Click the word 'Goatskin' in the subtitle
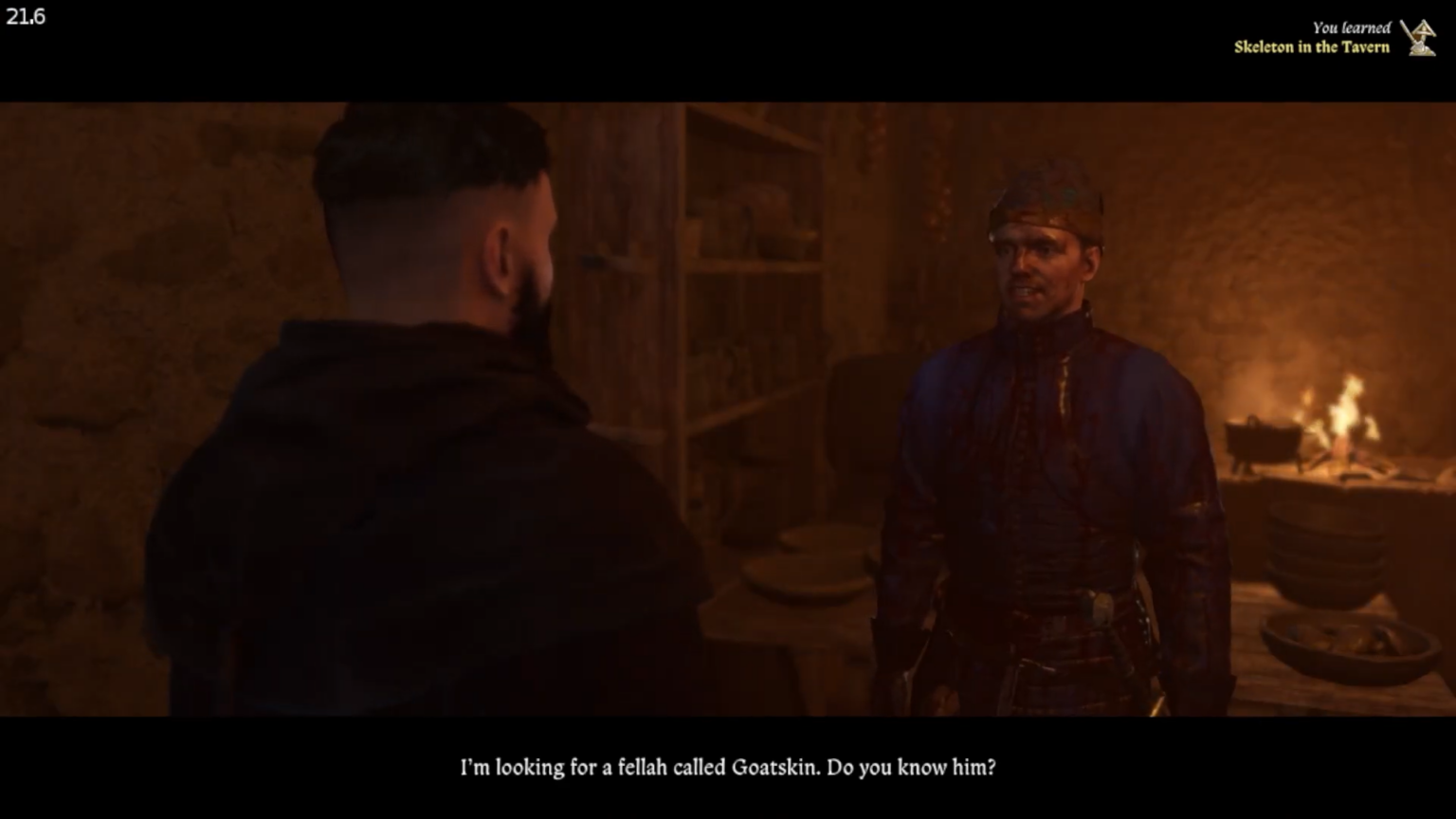The width and height of the screenshot is (1456, 819). [x=774, y=770]
